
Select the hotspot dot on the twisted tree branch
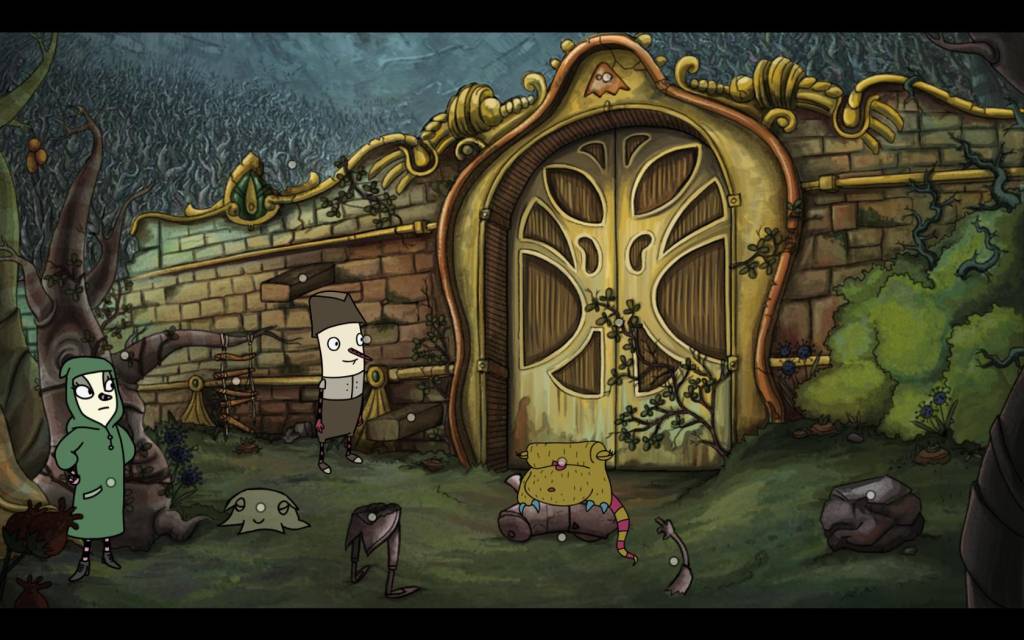pos(124,354)
